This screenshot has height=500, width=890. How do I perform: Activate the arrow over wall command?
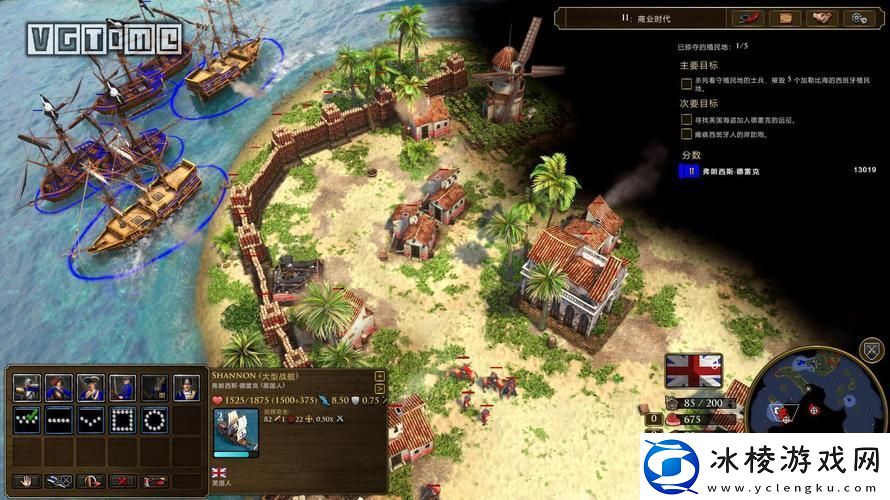[x=90, y=481]
